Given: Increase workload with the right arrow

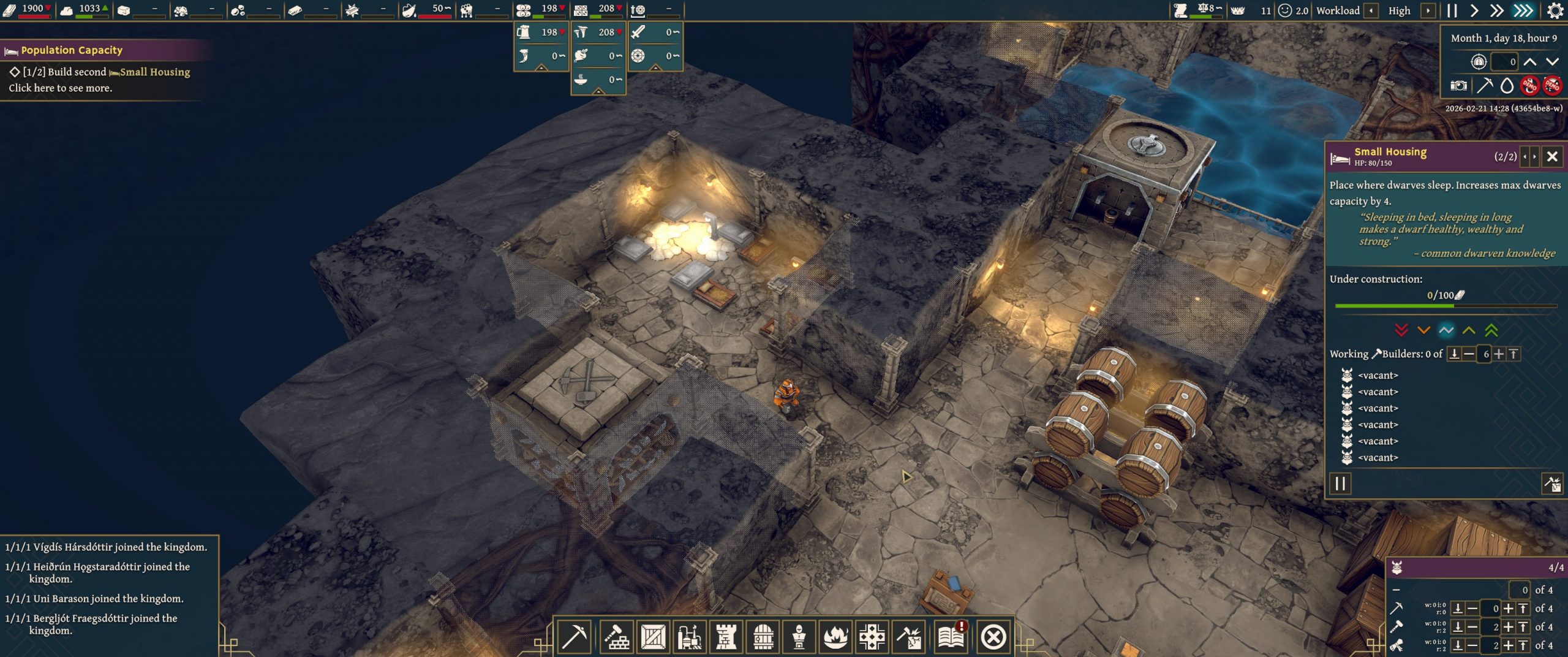Looking at the screenshot, I should (x=1428, y=10).
